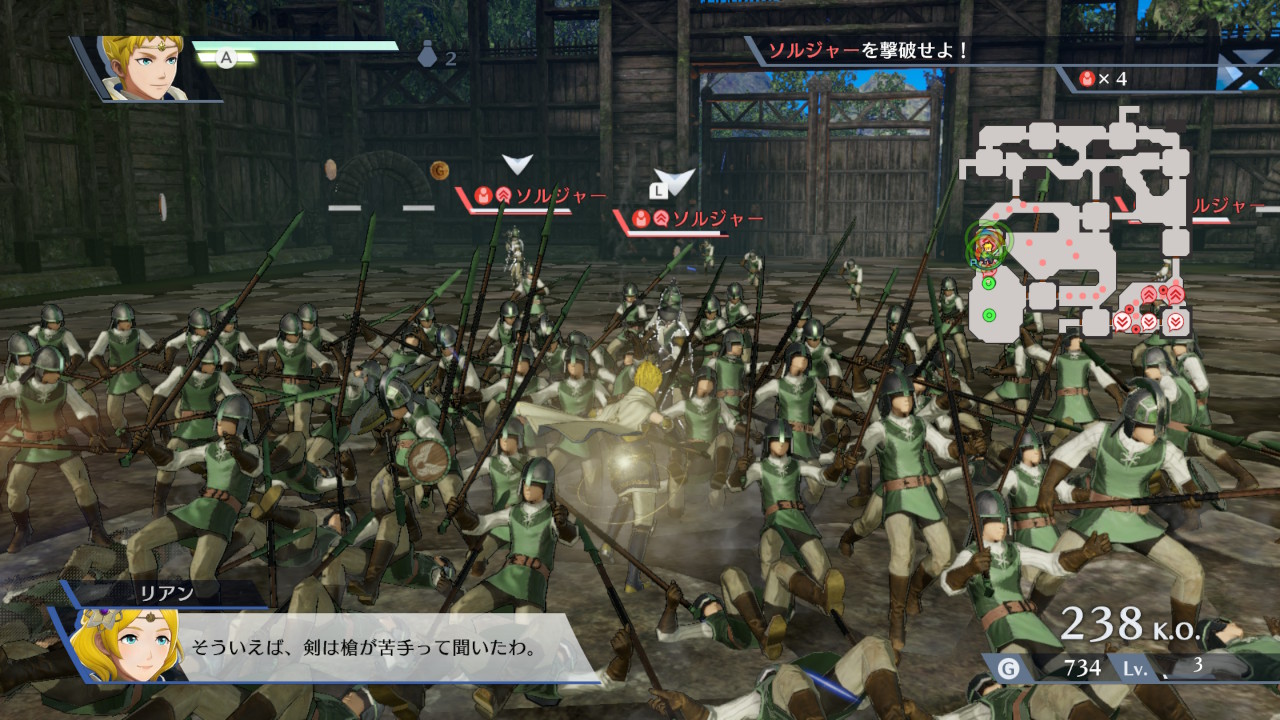
Task: Click the blonde hero portrait
Action: [x=142, y=67]
